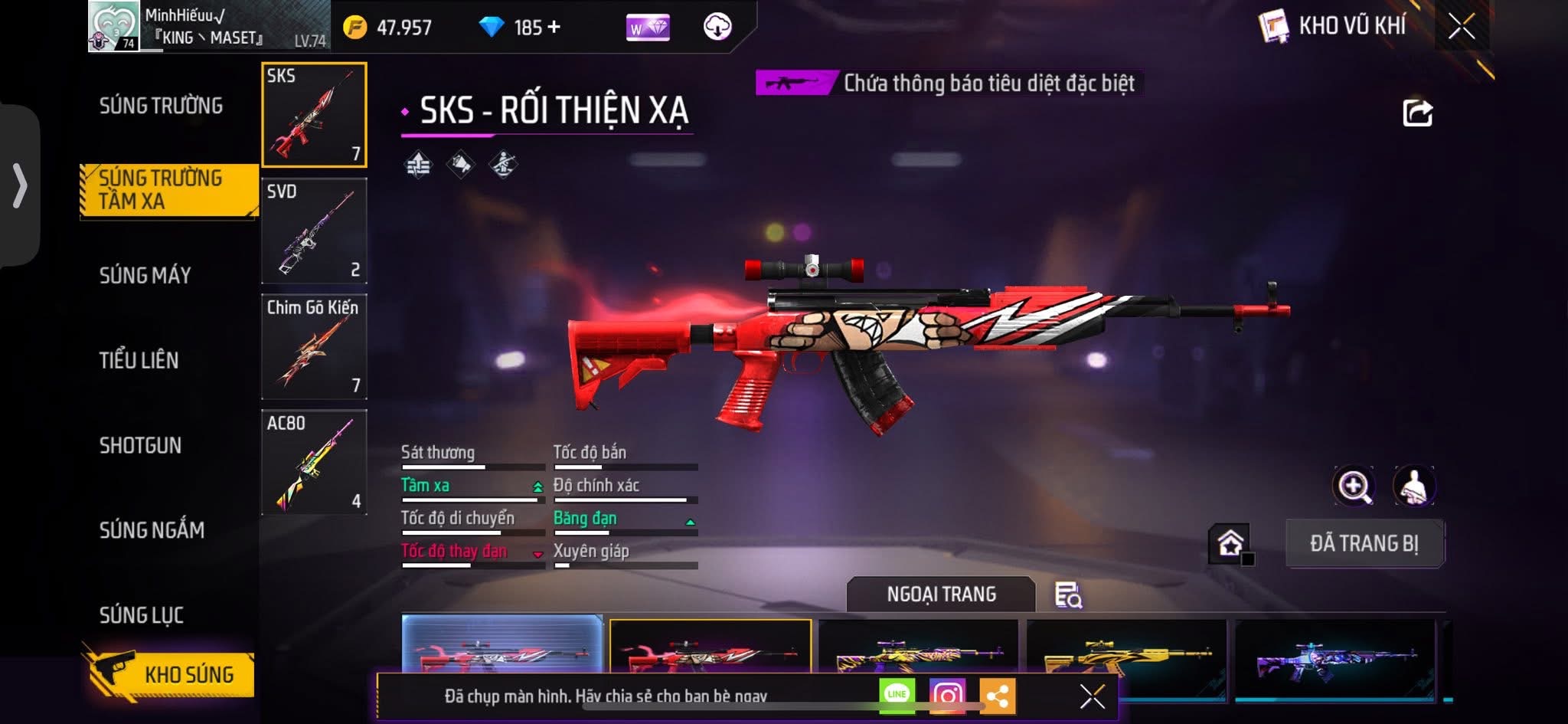Click the share arrow icon
The image size is (1568, 724).
click(1417, 113)
